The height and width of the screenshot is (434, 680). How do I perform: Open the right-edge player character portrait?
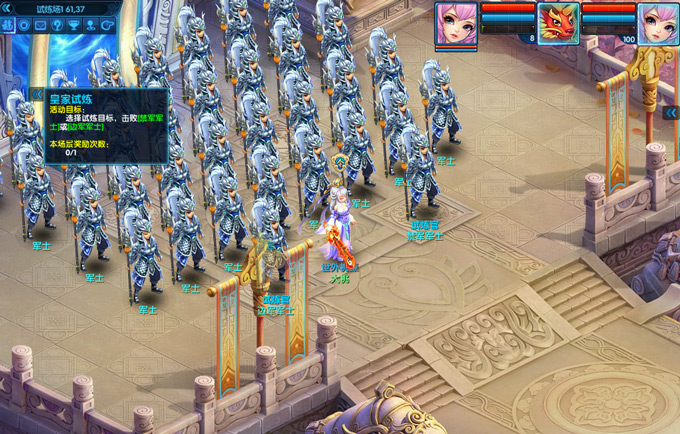point(658,22)
